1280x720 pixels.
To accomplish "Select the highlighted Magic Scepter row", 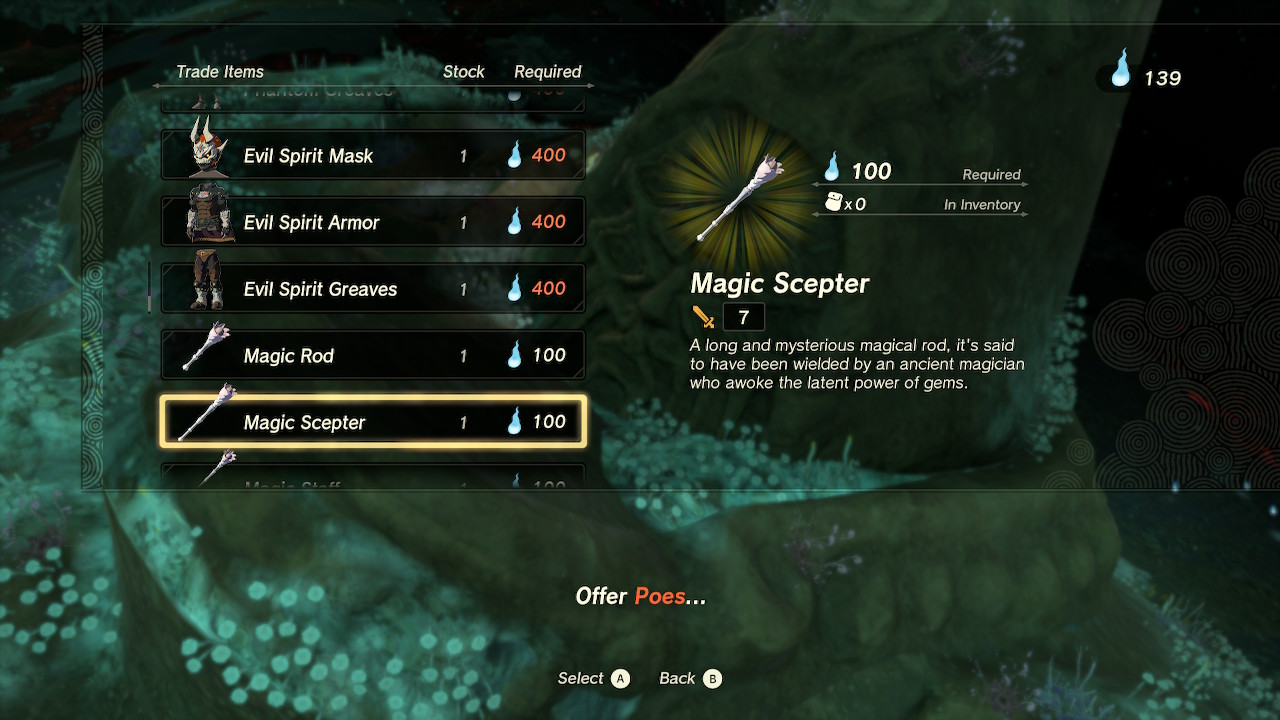I will (372, 422).
